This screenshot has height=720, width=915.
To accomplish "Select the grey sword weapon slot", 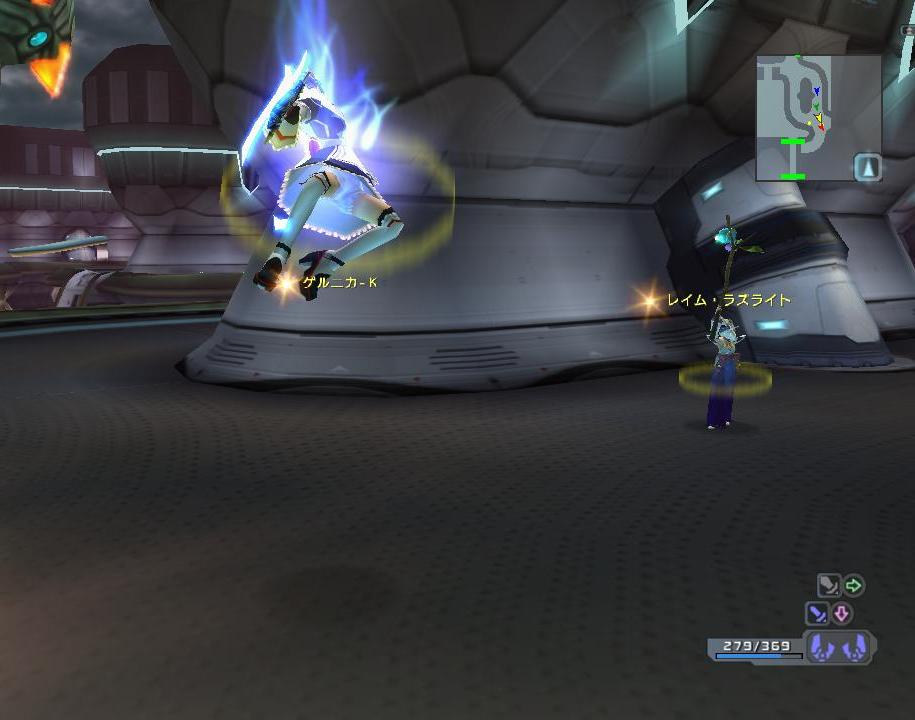I will point(828,586).
